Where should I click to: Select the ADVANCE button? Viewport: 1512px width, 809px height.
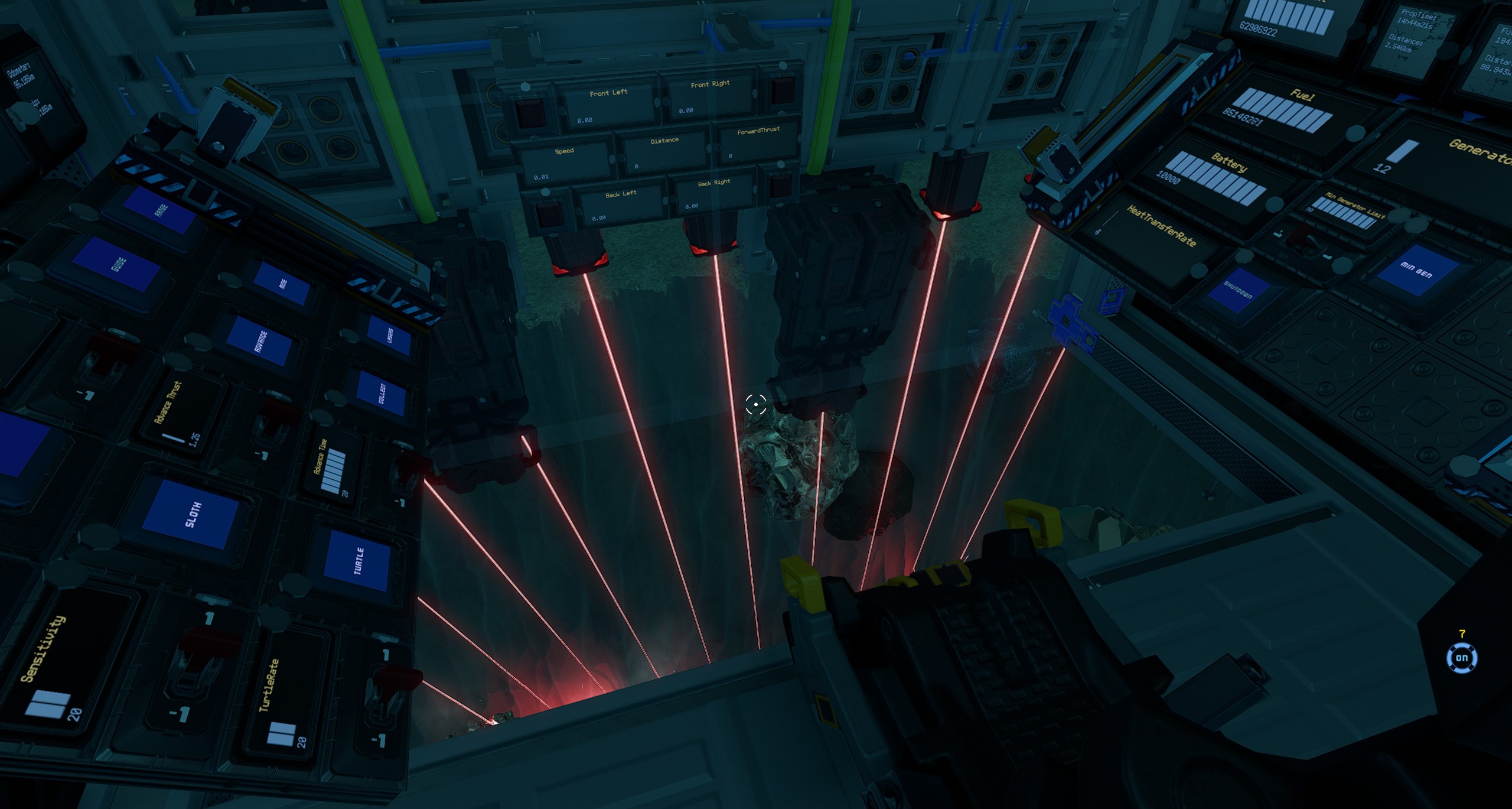(262, 342)
